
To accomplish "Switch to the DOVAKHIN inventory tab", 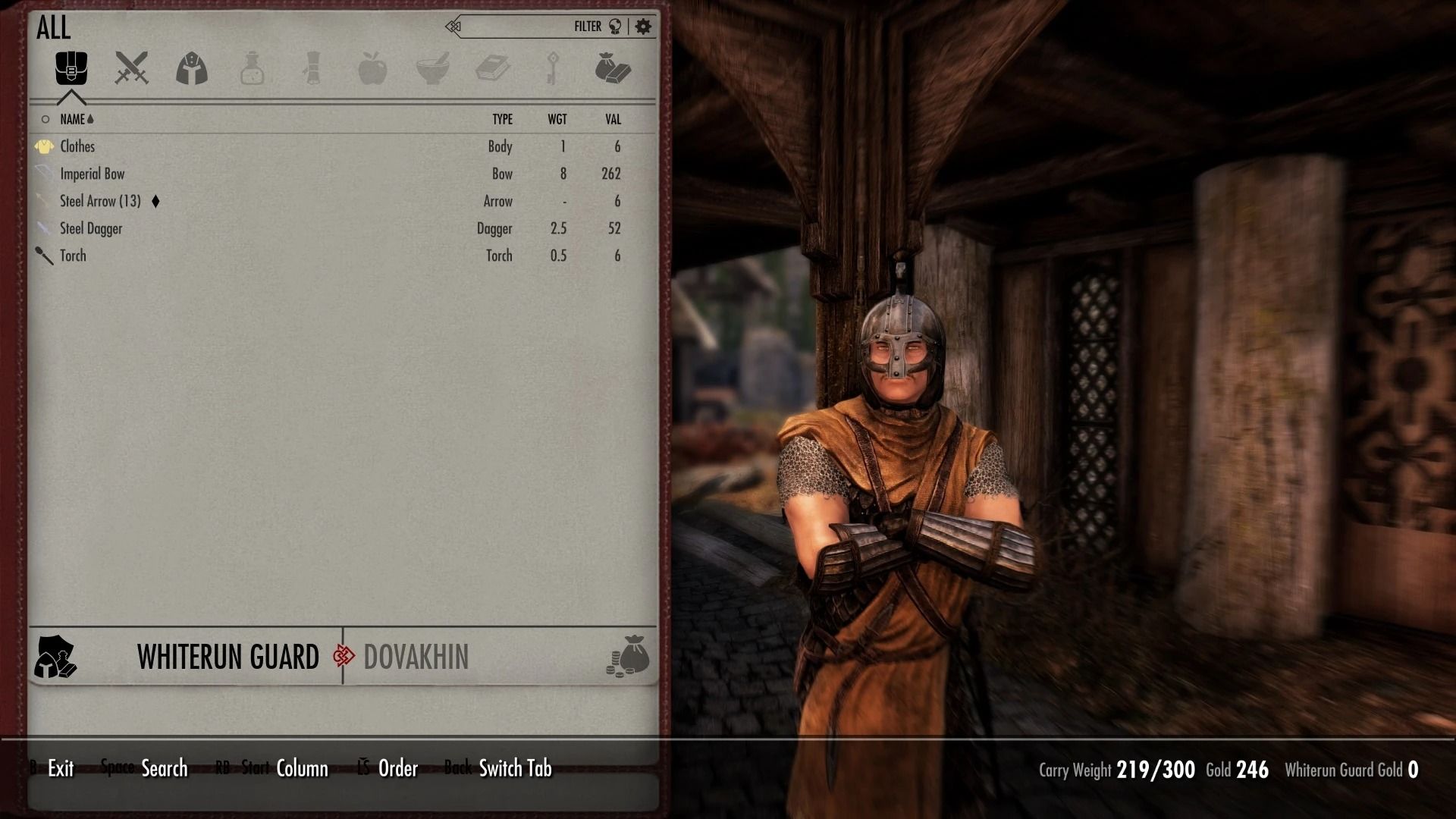I will click(x=416, y=657).
